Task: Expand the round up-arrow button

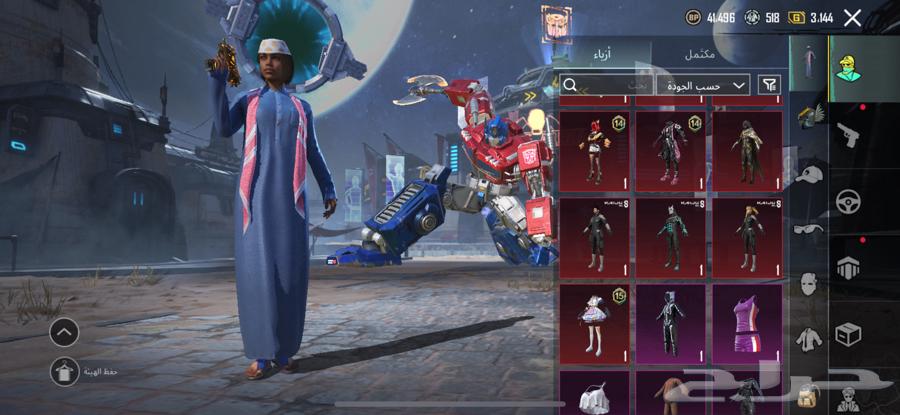Action: coord(64,332)
